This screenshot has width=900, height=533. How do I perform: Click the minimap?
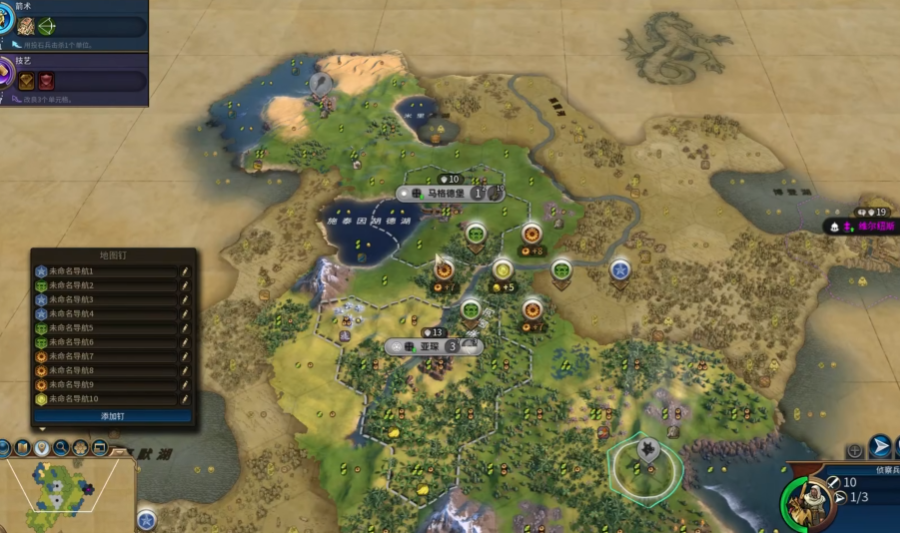(x=66, y=494)
